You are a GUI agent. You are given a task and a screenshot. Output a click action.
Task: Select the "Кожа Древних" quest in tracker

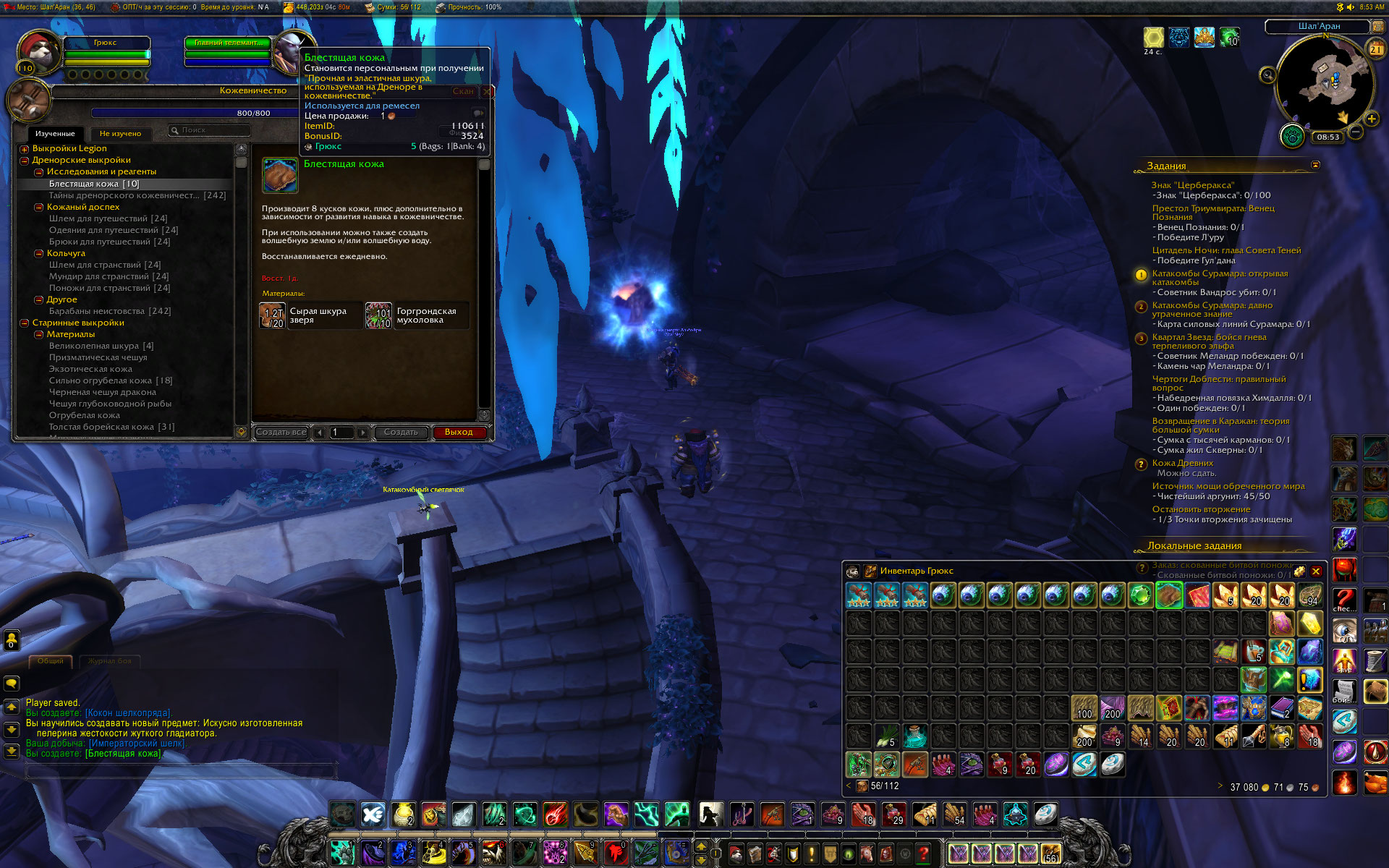[1182, 463]
